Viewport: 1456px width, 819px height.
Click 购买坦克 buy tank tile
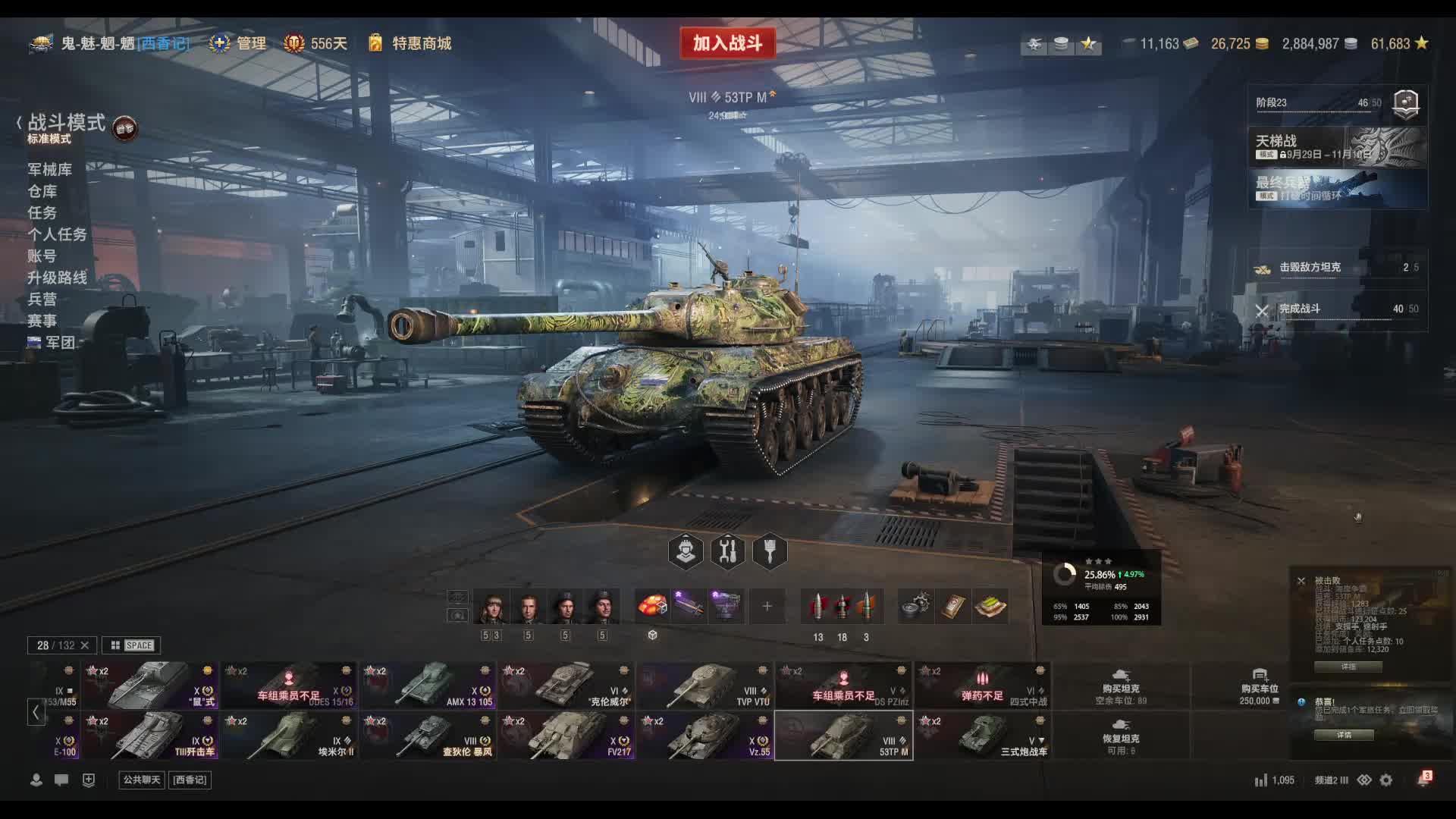[x=1121, y=686]
